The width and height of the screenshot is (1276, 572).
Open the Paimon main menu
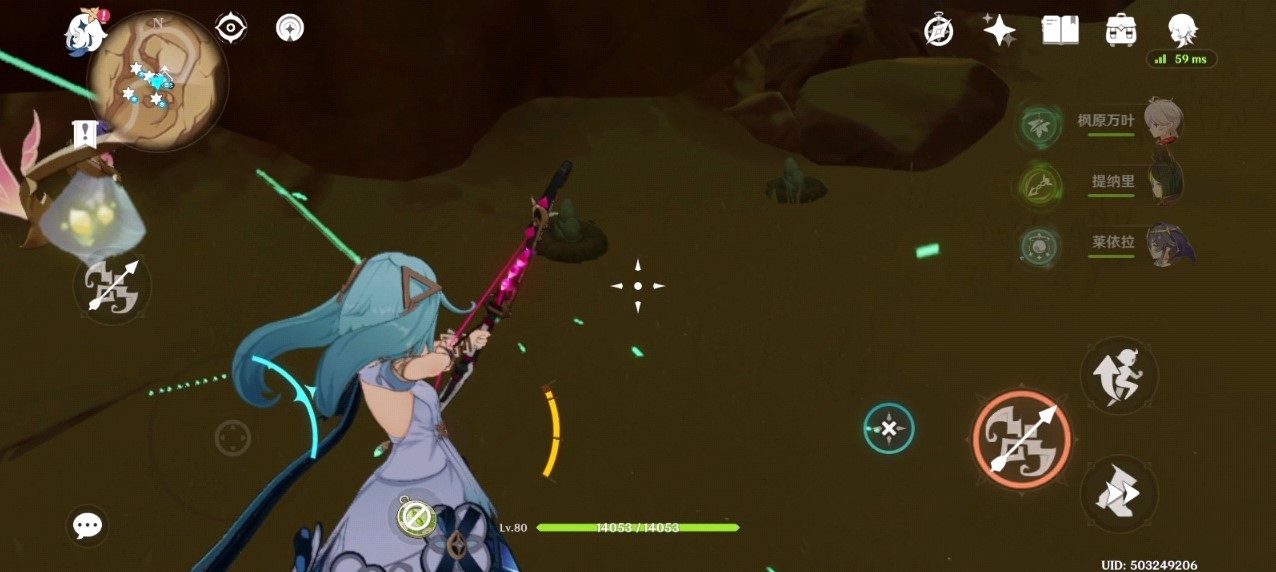86,32
